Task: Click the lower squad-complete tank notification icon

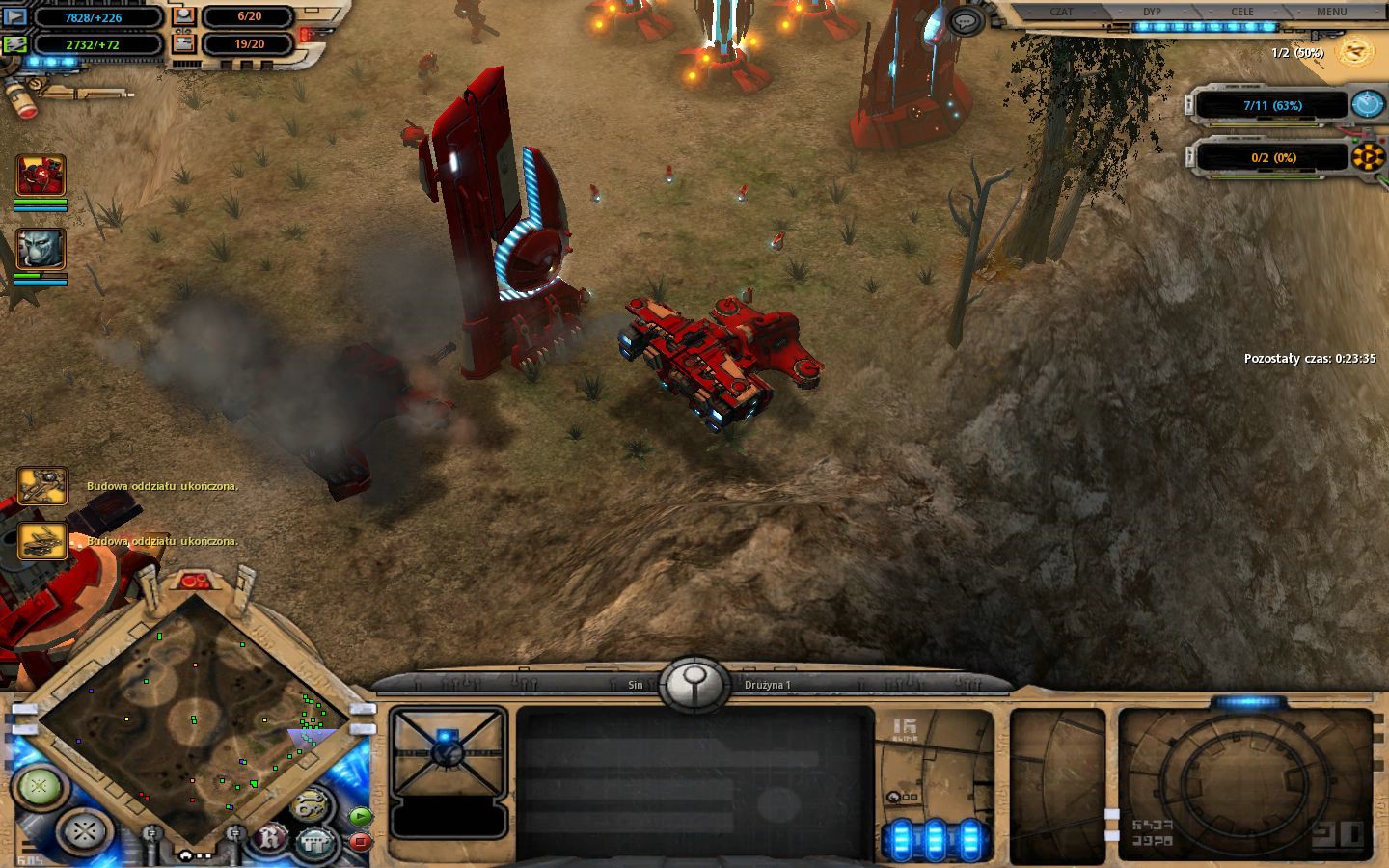Action: coord(42,541)
